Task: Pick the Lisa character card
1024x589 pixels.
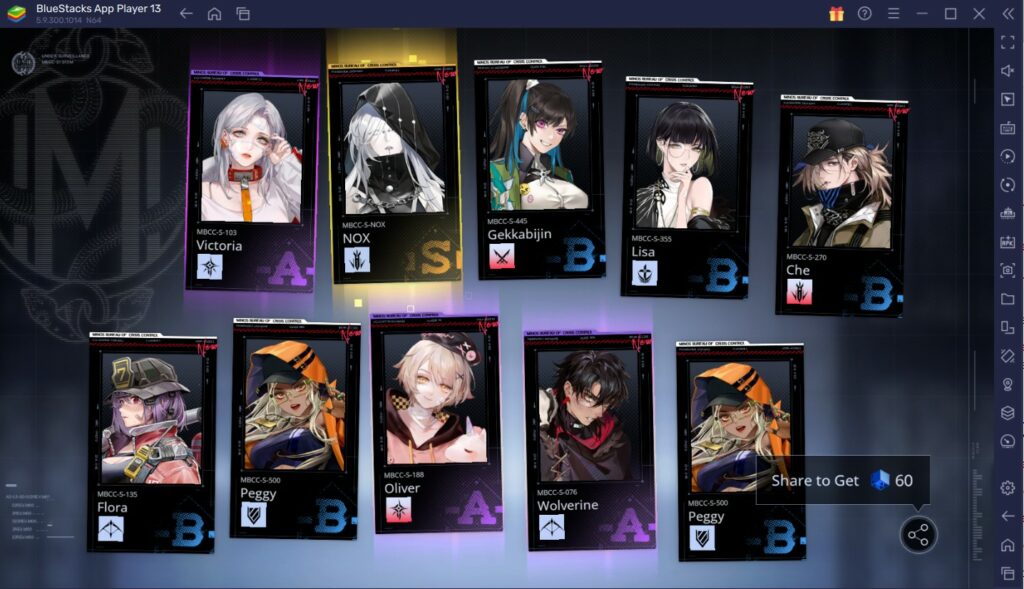Action: [x=686, y=187]
